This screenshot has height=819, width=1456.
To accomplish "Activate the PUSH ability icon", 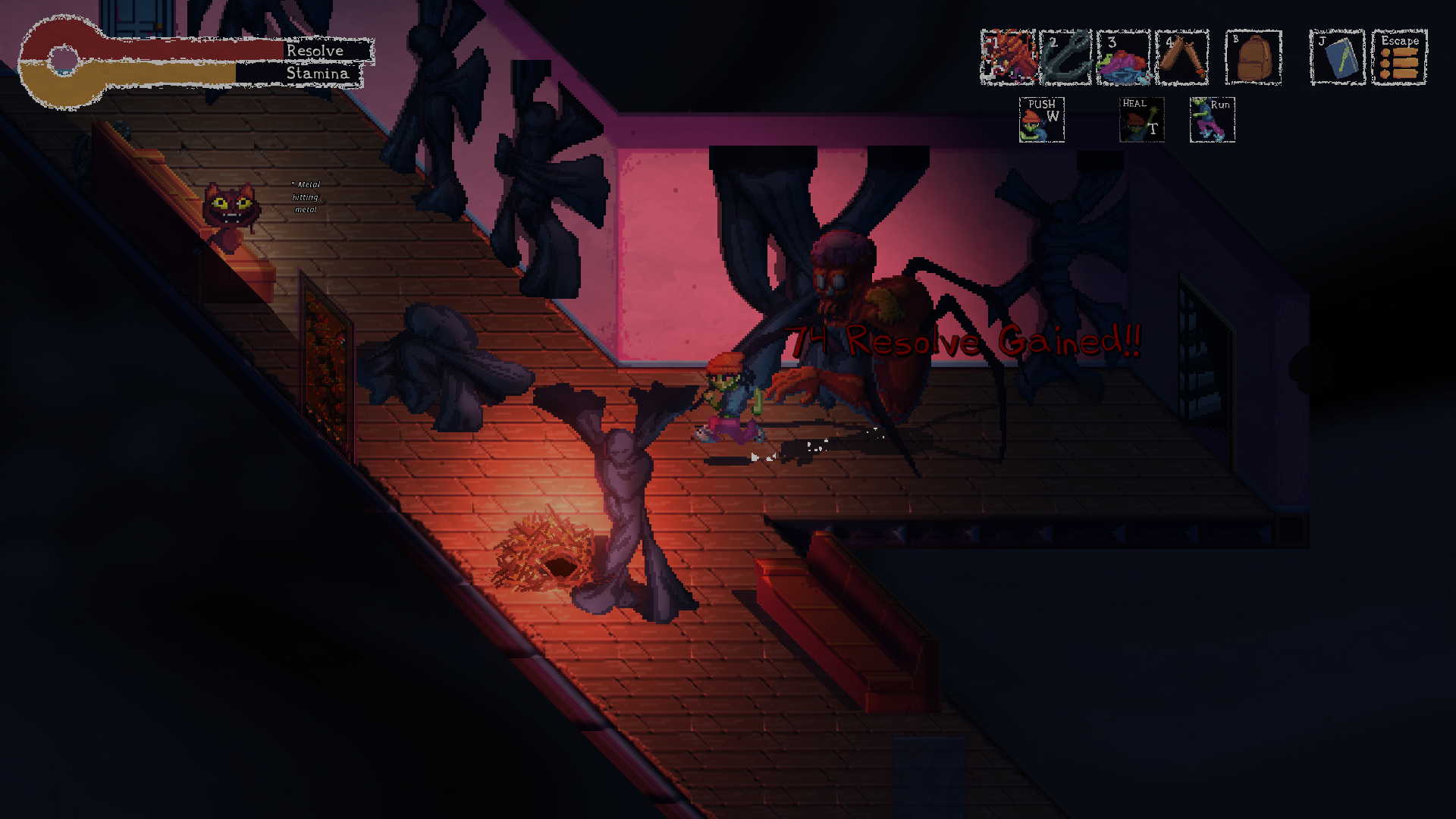I will [x=1042, y=120].
